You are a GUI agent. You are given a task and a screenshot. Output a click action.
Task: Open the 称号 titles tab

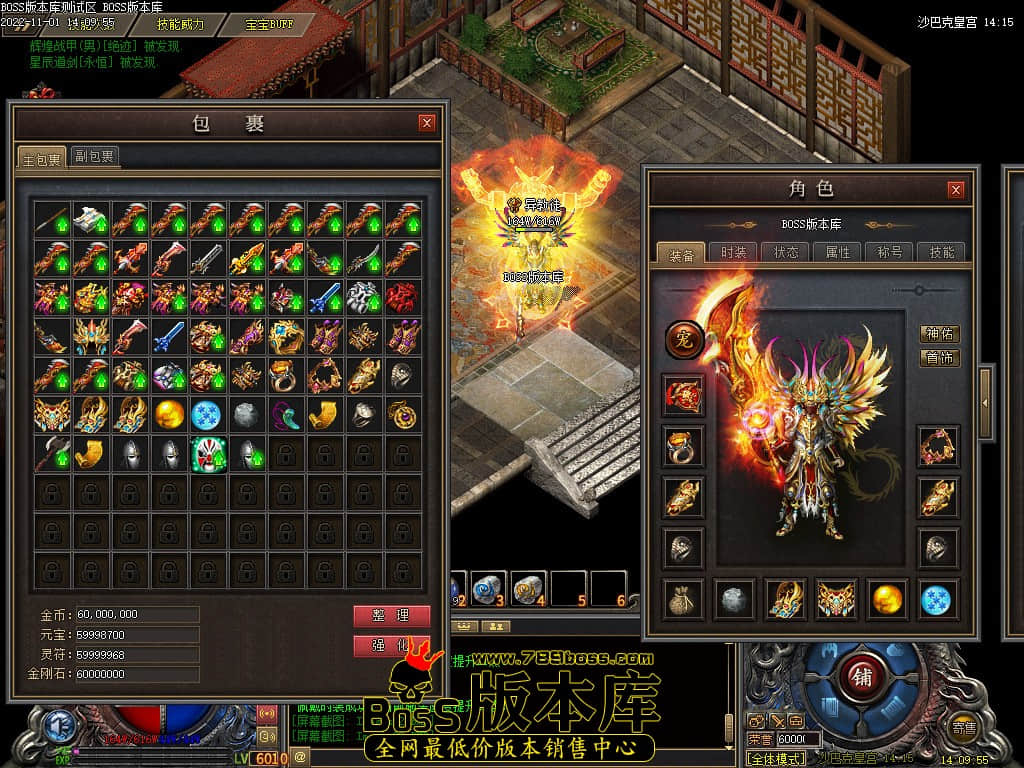click(890, 252)
